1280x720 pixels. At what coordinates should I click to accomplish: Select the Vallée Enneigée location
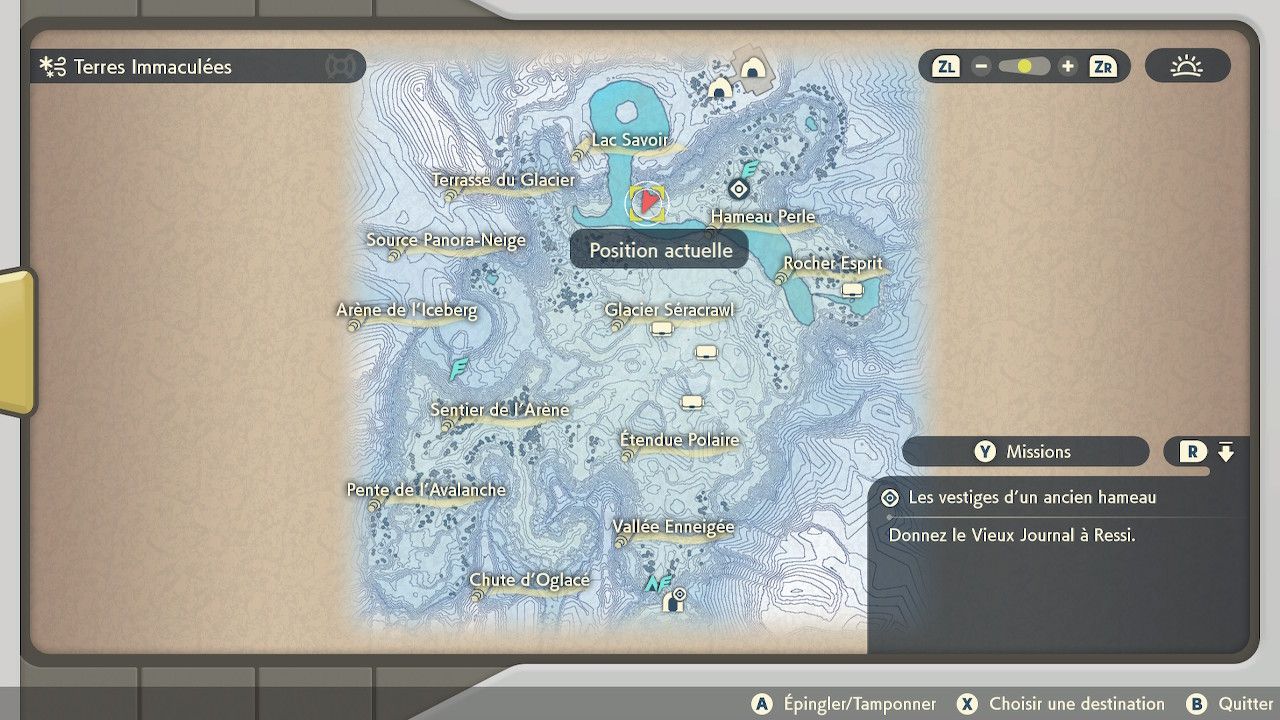coord(674,527)
